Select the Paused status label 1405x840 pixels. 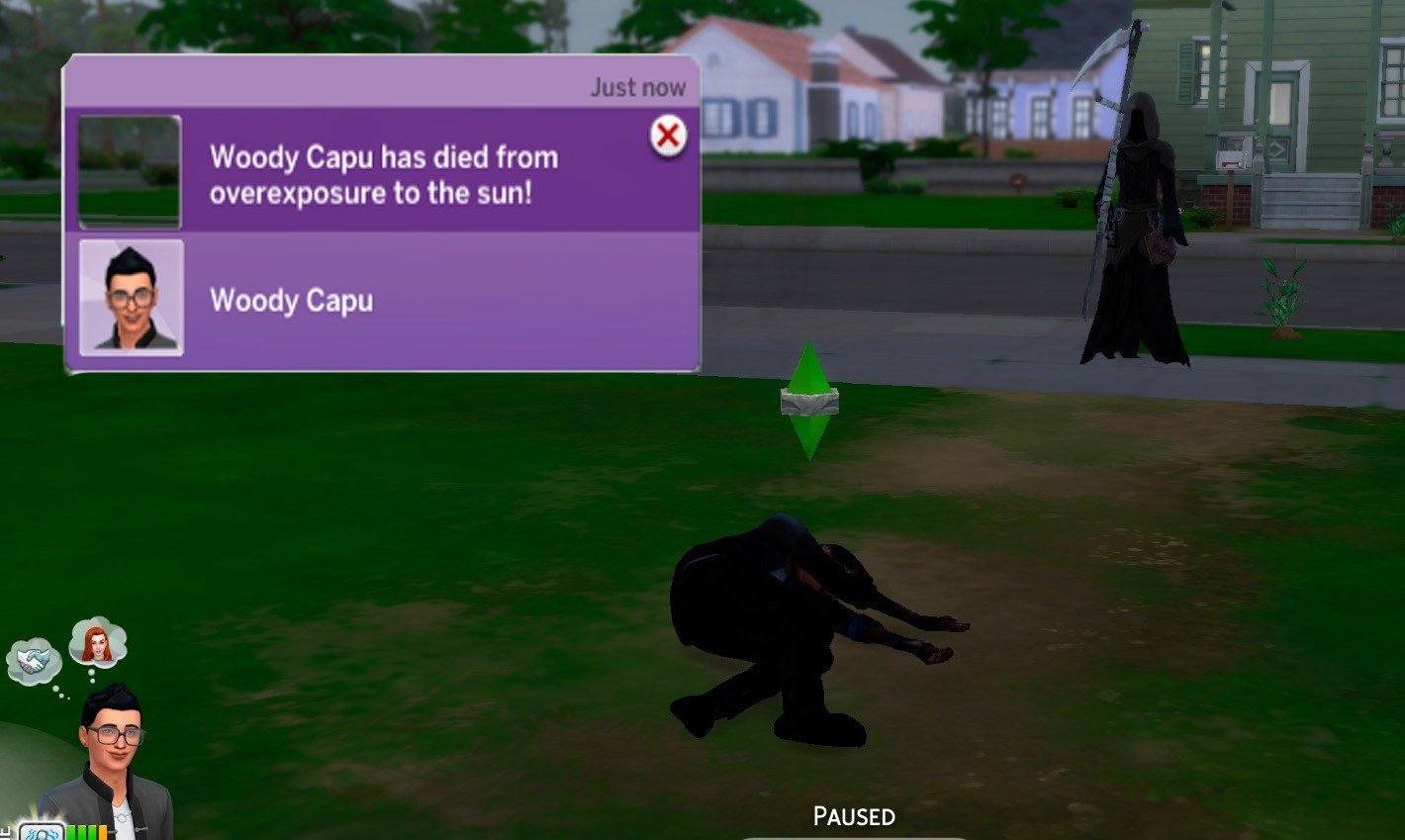852,816
